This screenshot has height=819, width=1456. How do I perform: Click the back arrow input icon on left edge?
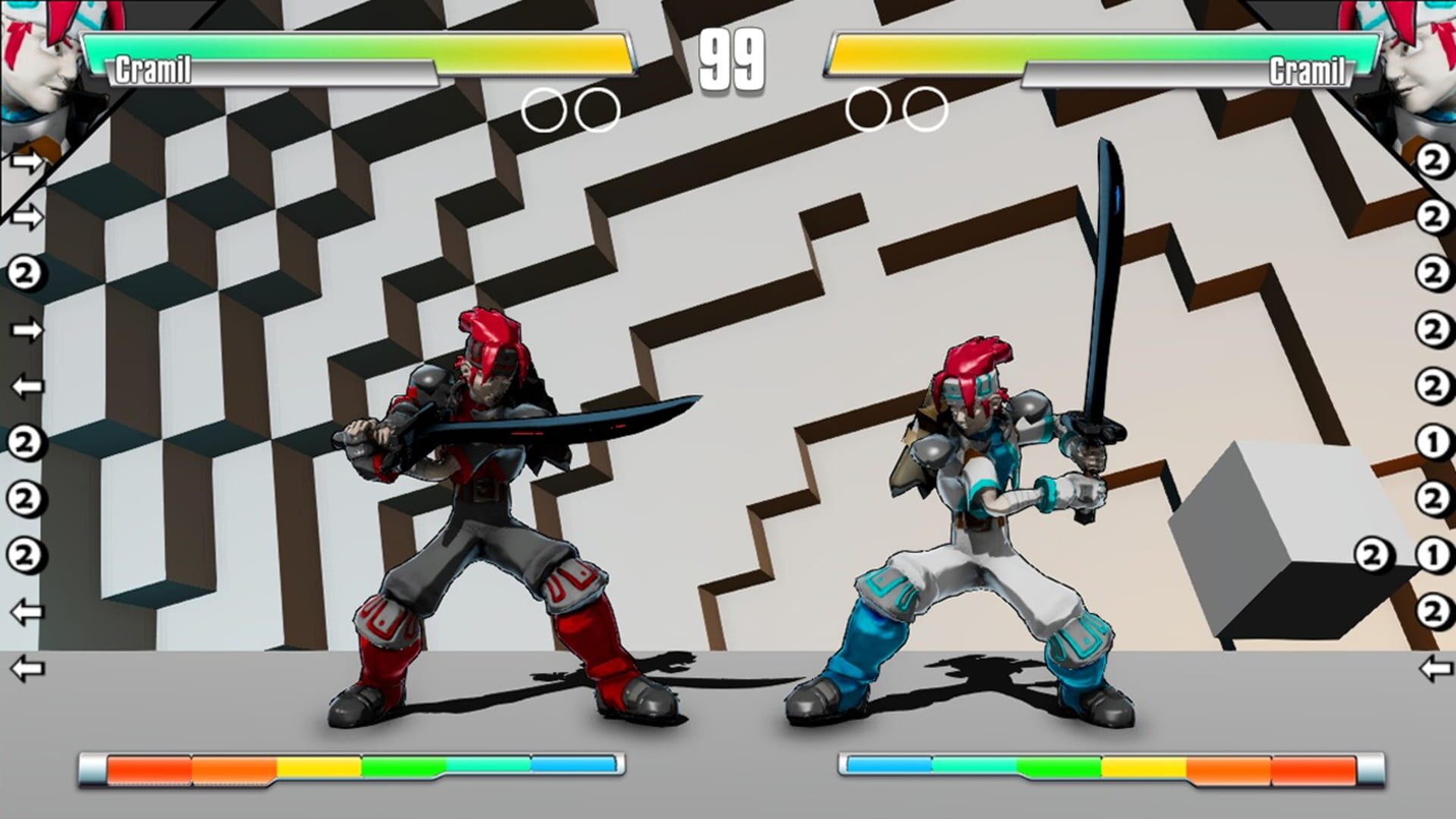coord(25,387)
